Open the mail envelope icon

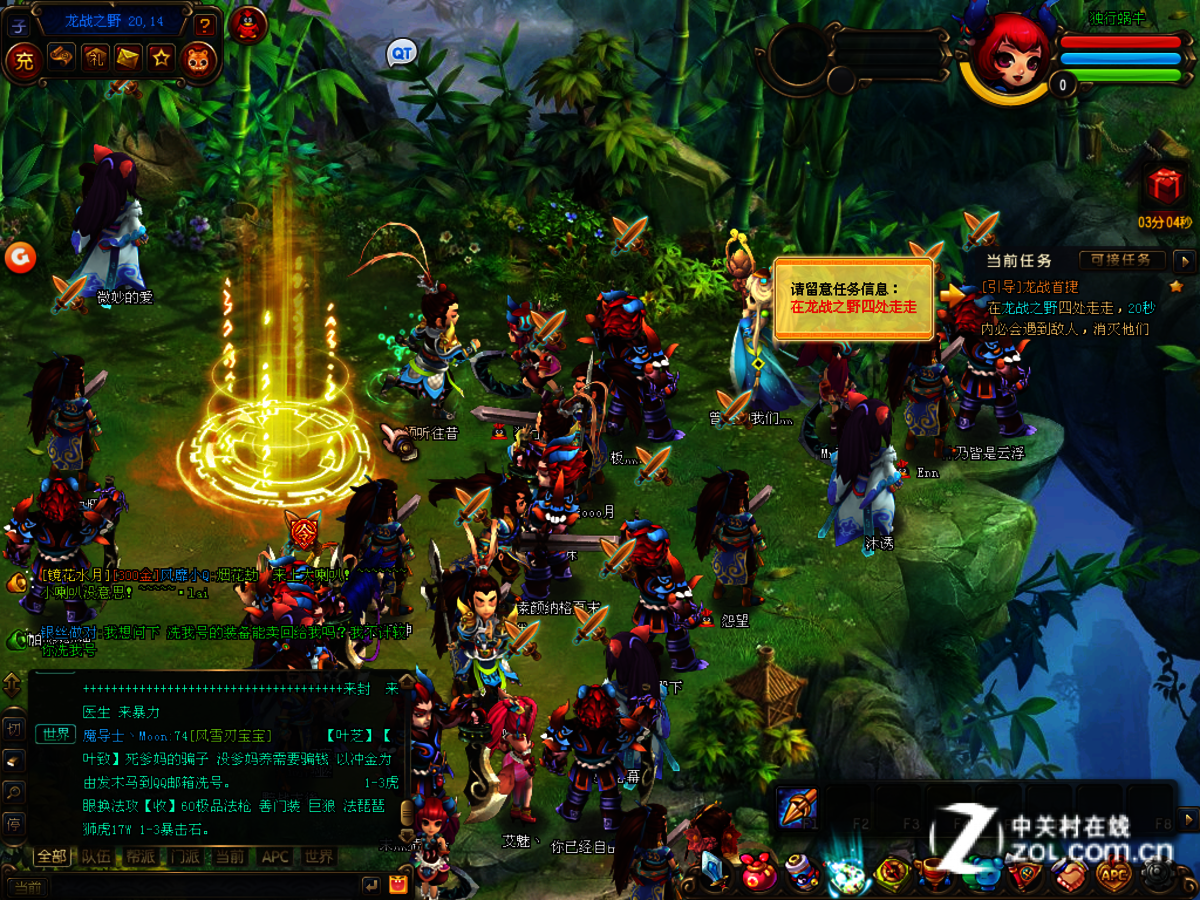point(128,59)
